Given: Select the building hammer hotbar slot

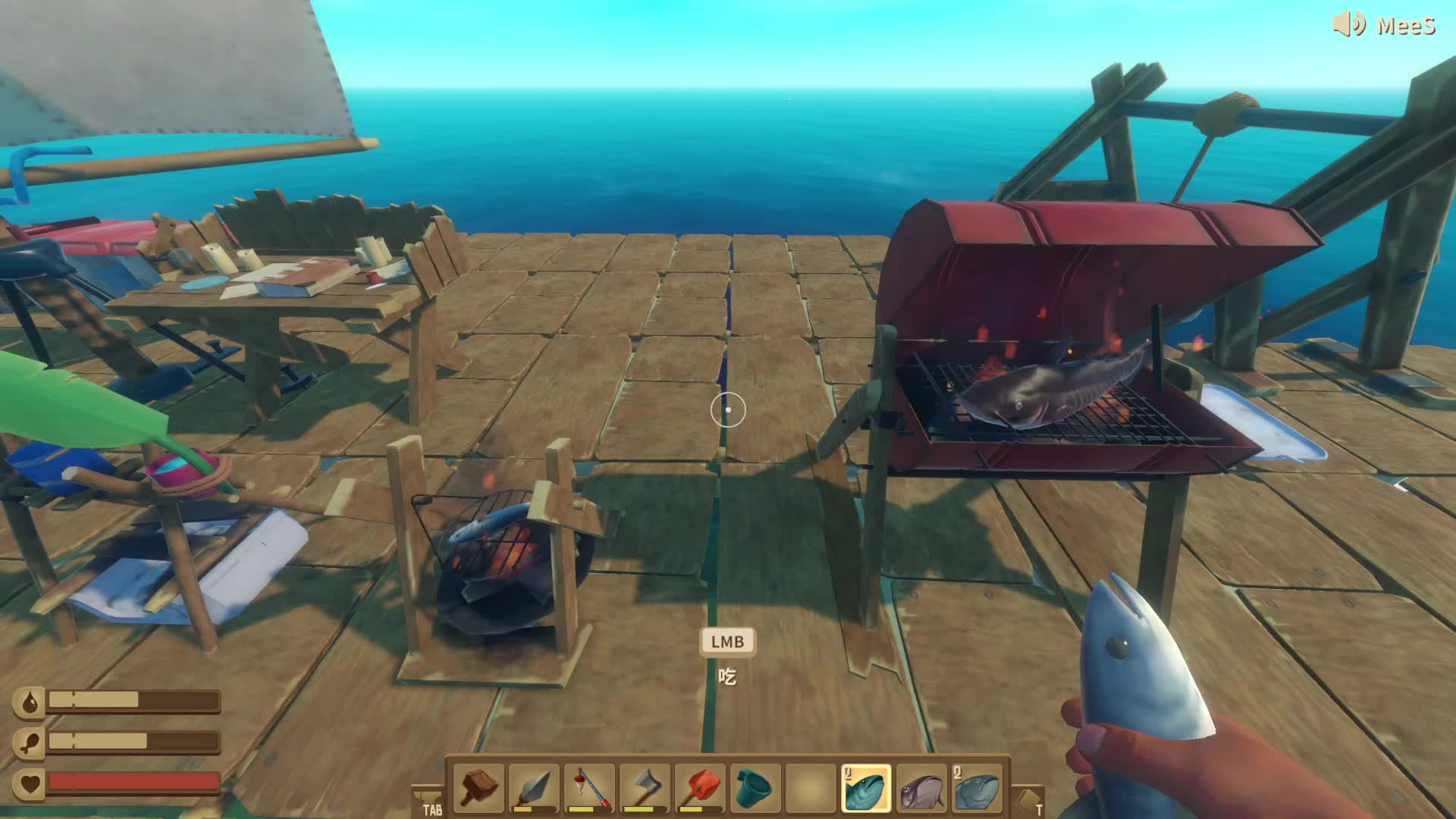Looking at the screenshot, I should [x=479, y=789].
